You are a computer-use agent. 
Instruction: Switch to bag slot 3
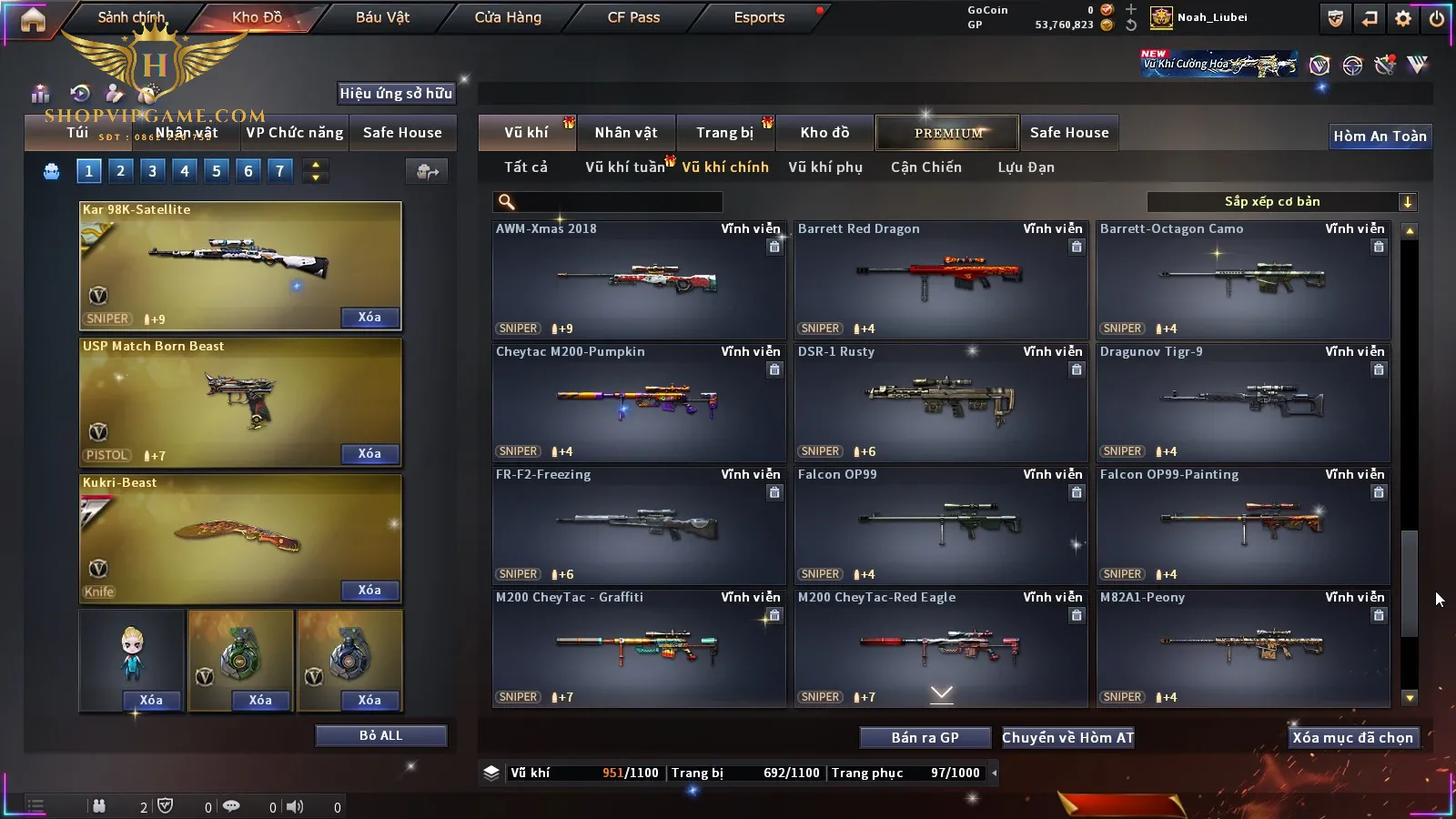[x=152, y=171]
